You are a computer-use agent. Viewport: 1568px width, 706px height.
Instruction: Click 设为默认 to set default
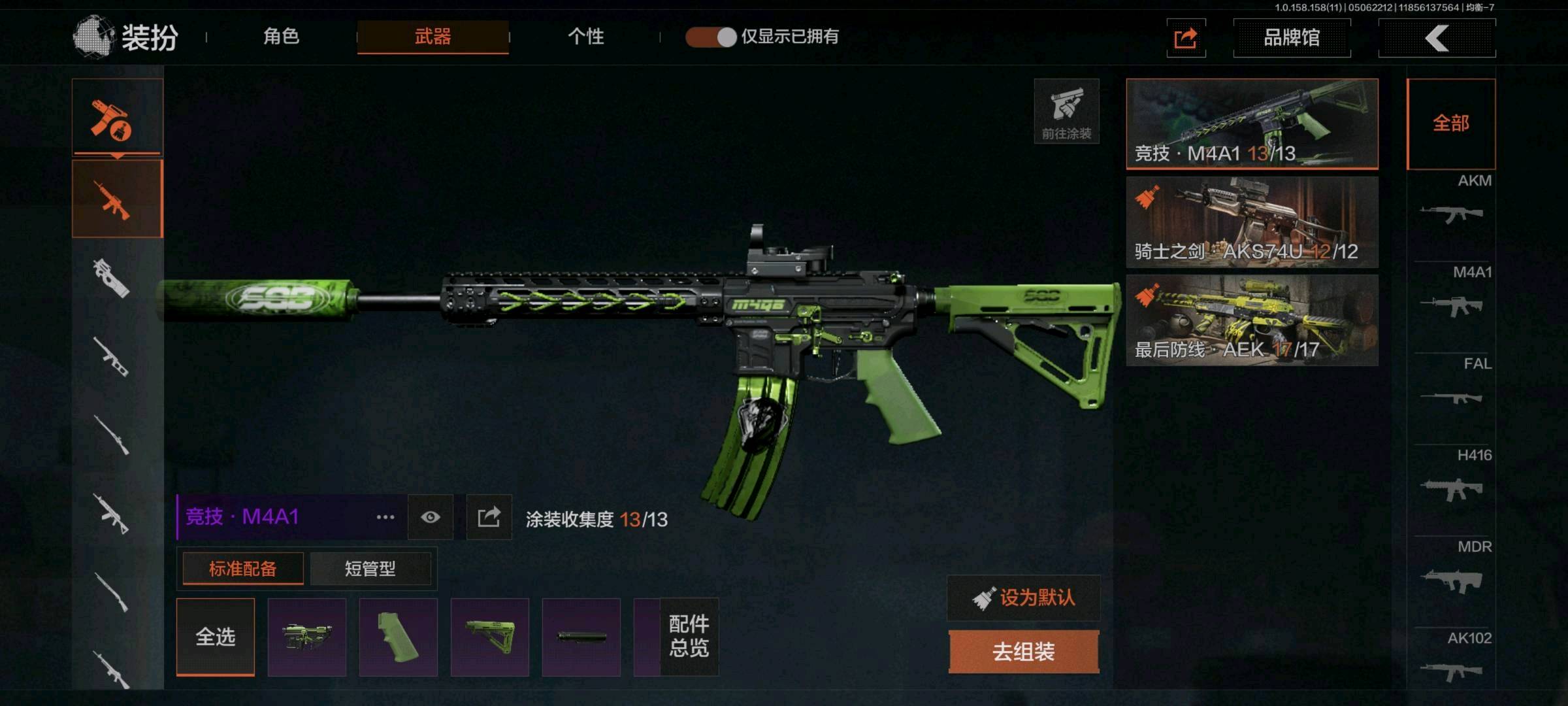point(1024,597)
